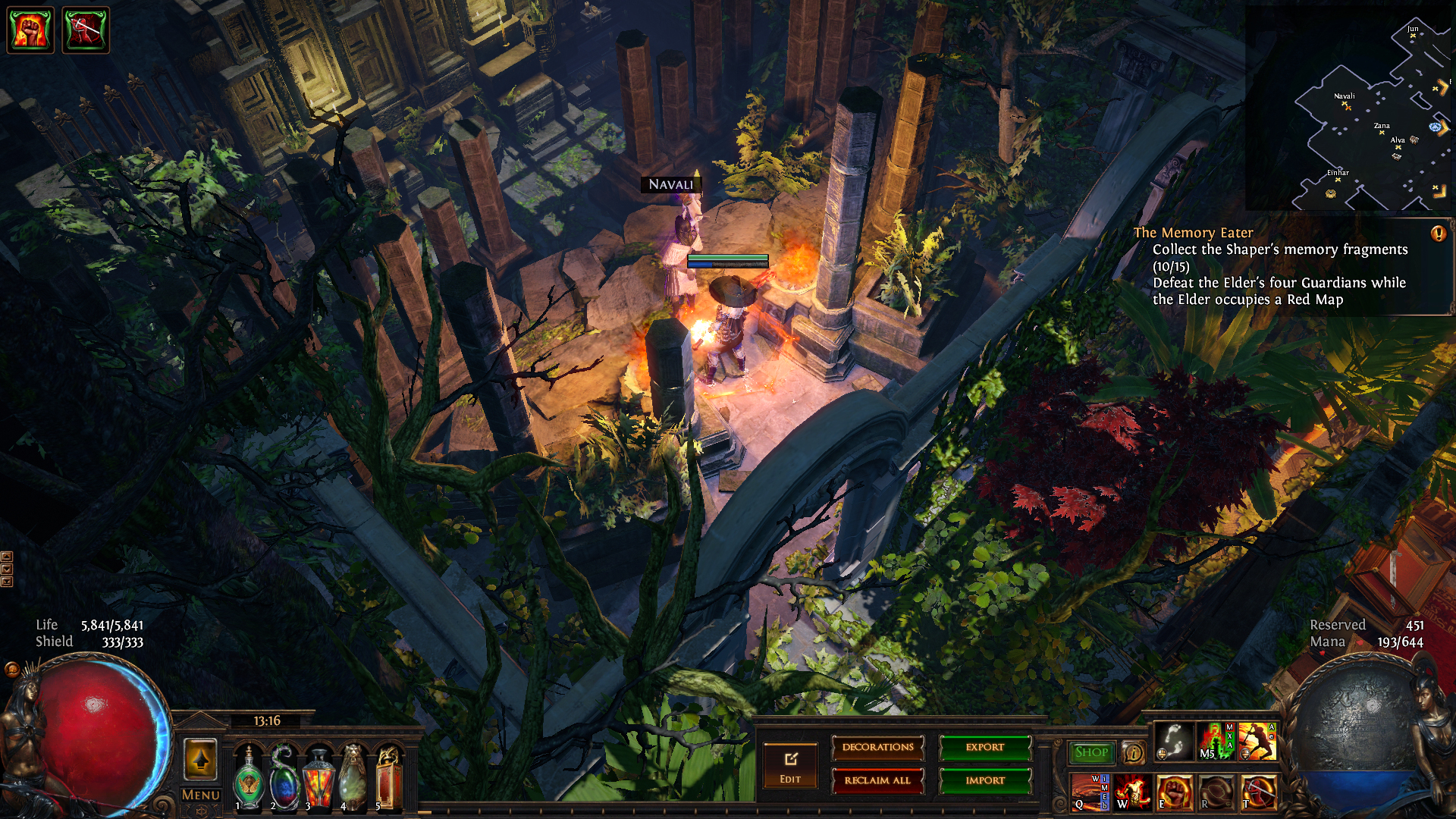The height and width of the screenshot is (819, 1456).
Task: Click the Memory Eater quest alert icon
Action: pos(1438,234)
